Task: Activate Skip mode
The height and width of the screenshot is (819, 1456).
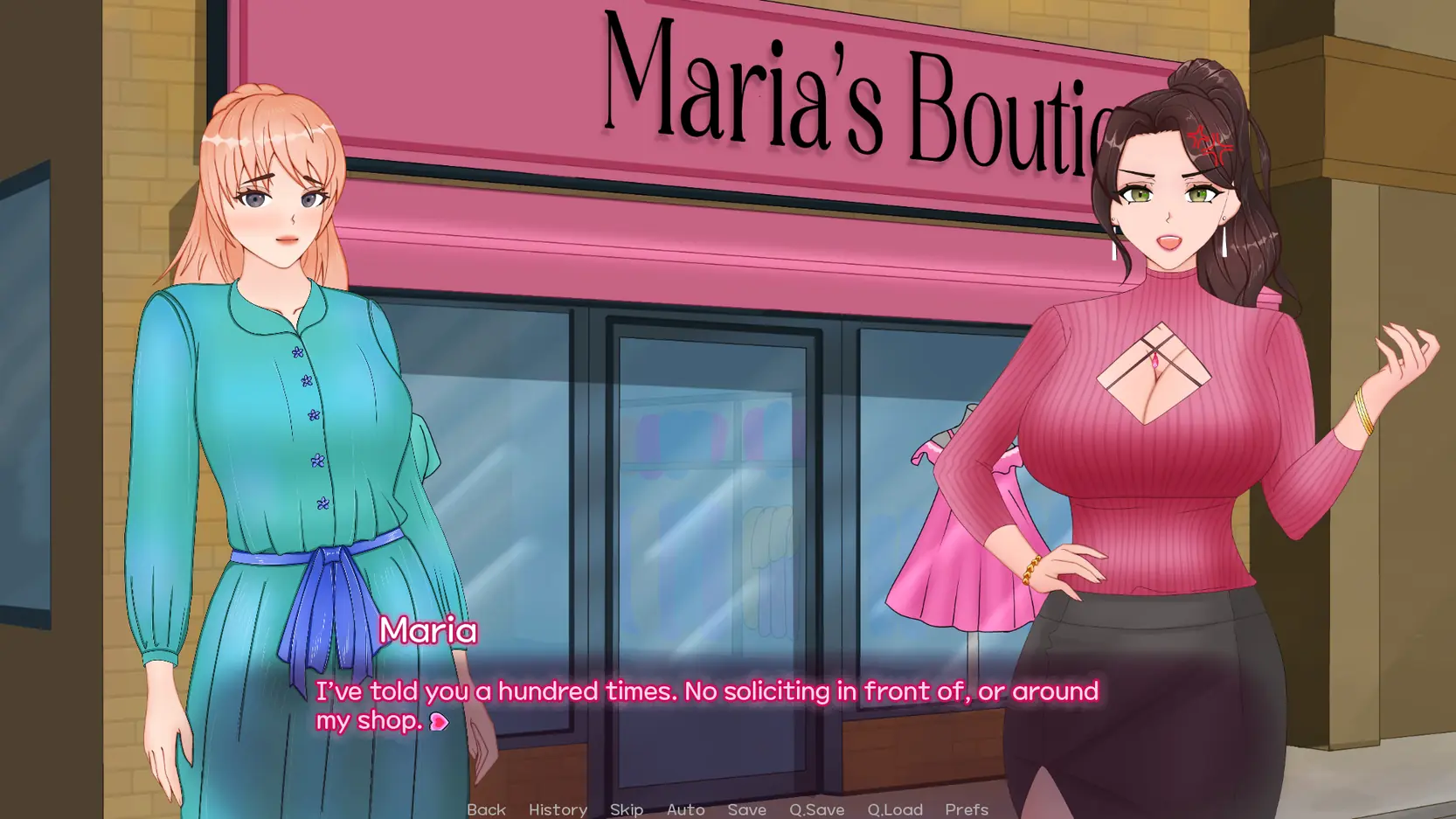Action: point(627,809)
